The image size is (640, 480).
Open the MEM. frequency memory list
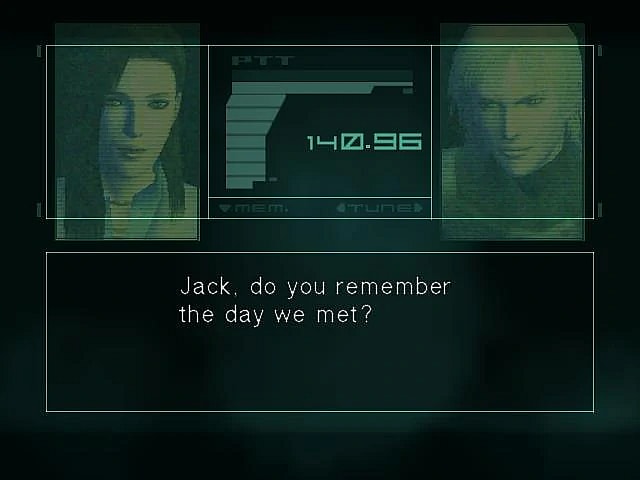coord(253,208)
